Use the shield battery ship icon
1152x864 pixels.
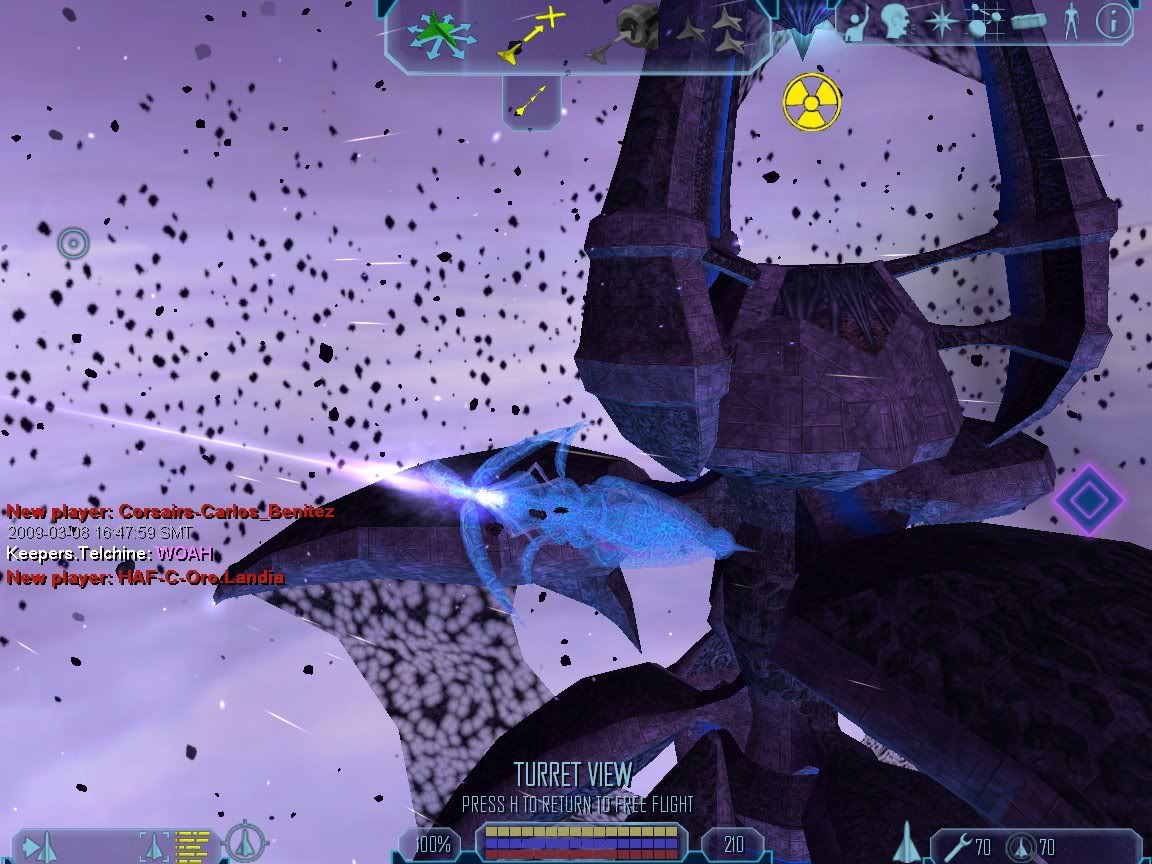click(1019, 847)
